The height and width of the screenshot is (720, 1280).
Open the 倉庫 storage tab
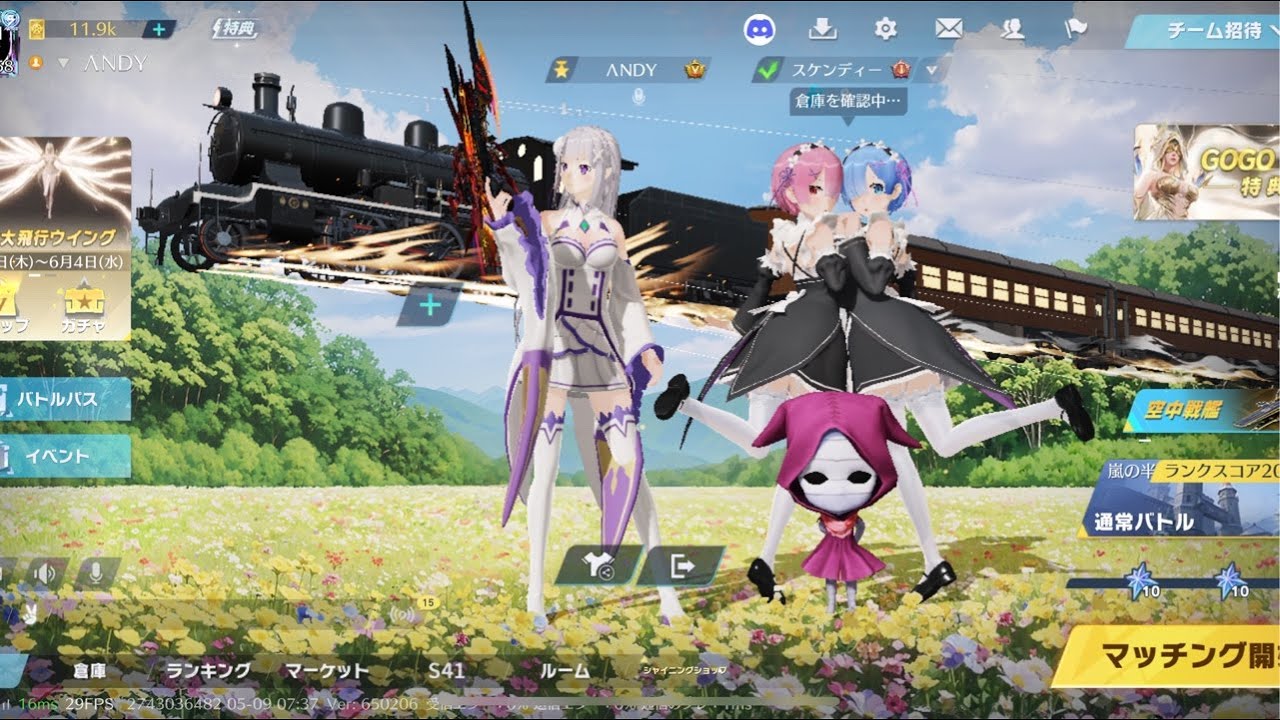(89, 671)
